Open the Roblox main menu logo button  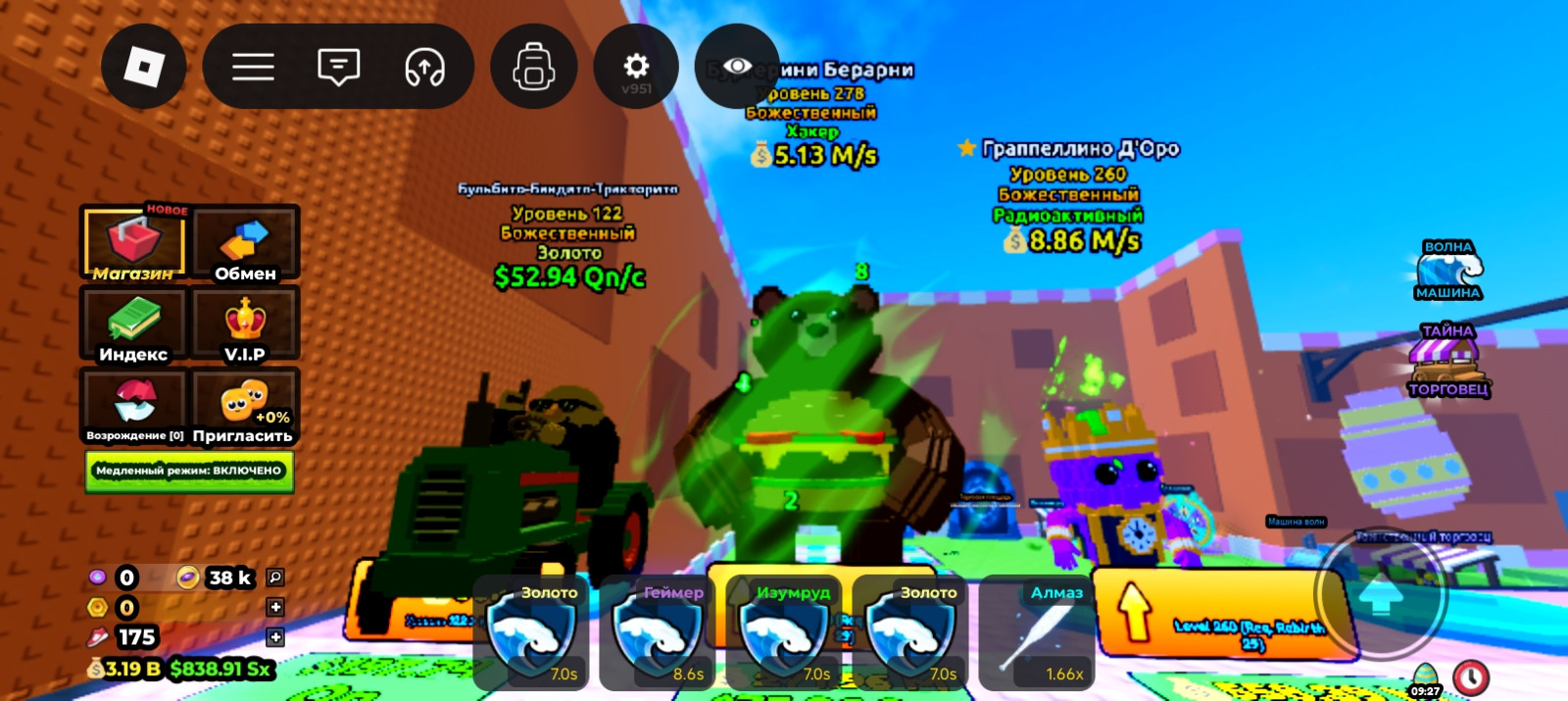click(x=144, y=67)
